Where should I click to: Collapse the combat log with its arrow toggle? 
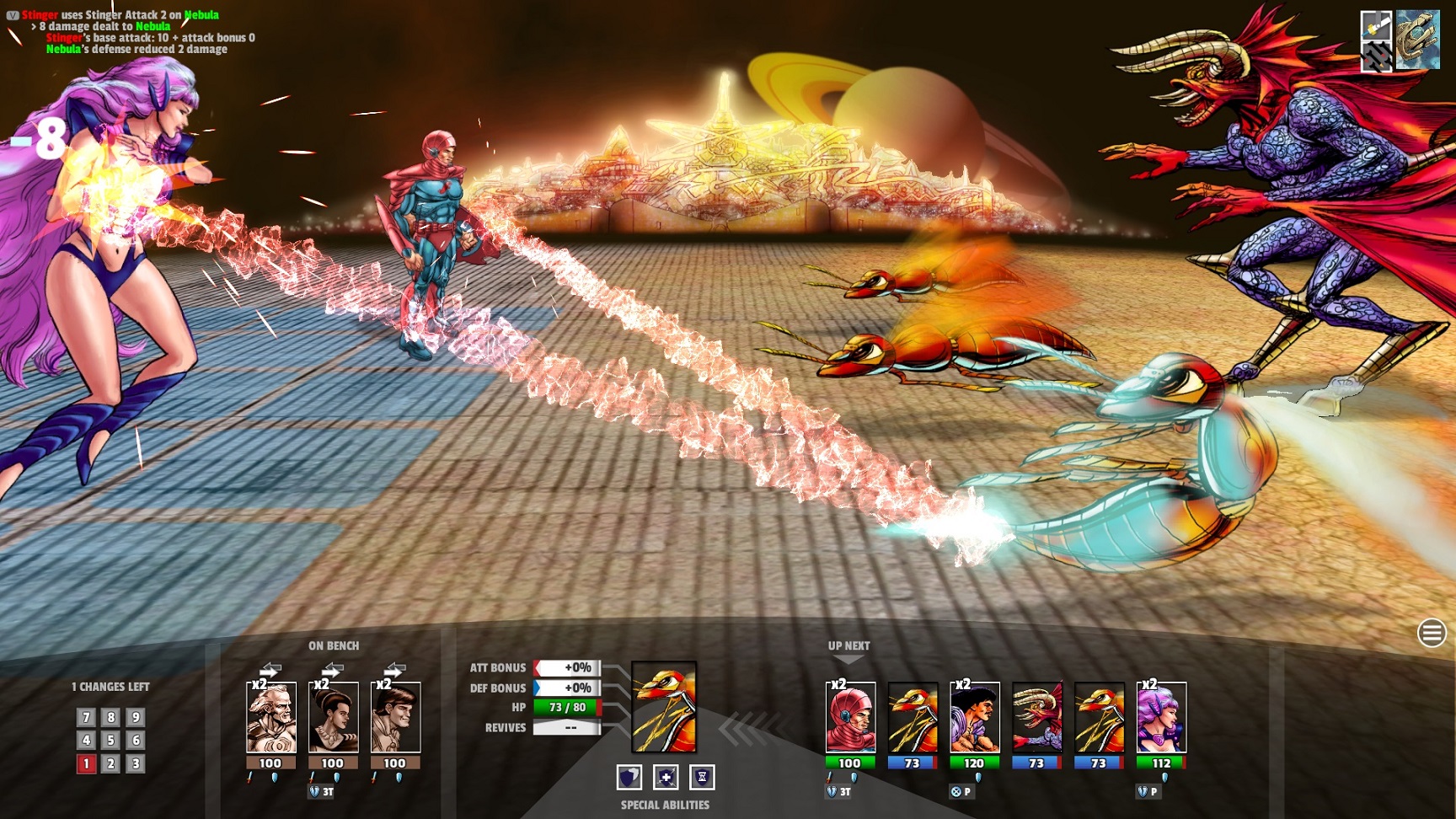tap(13, 15)
